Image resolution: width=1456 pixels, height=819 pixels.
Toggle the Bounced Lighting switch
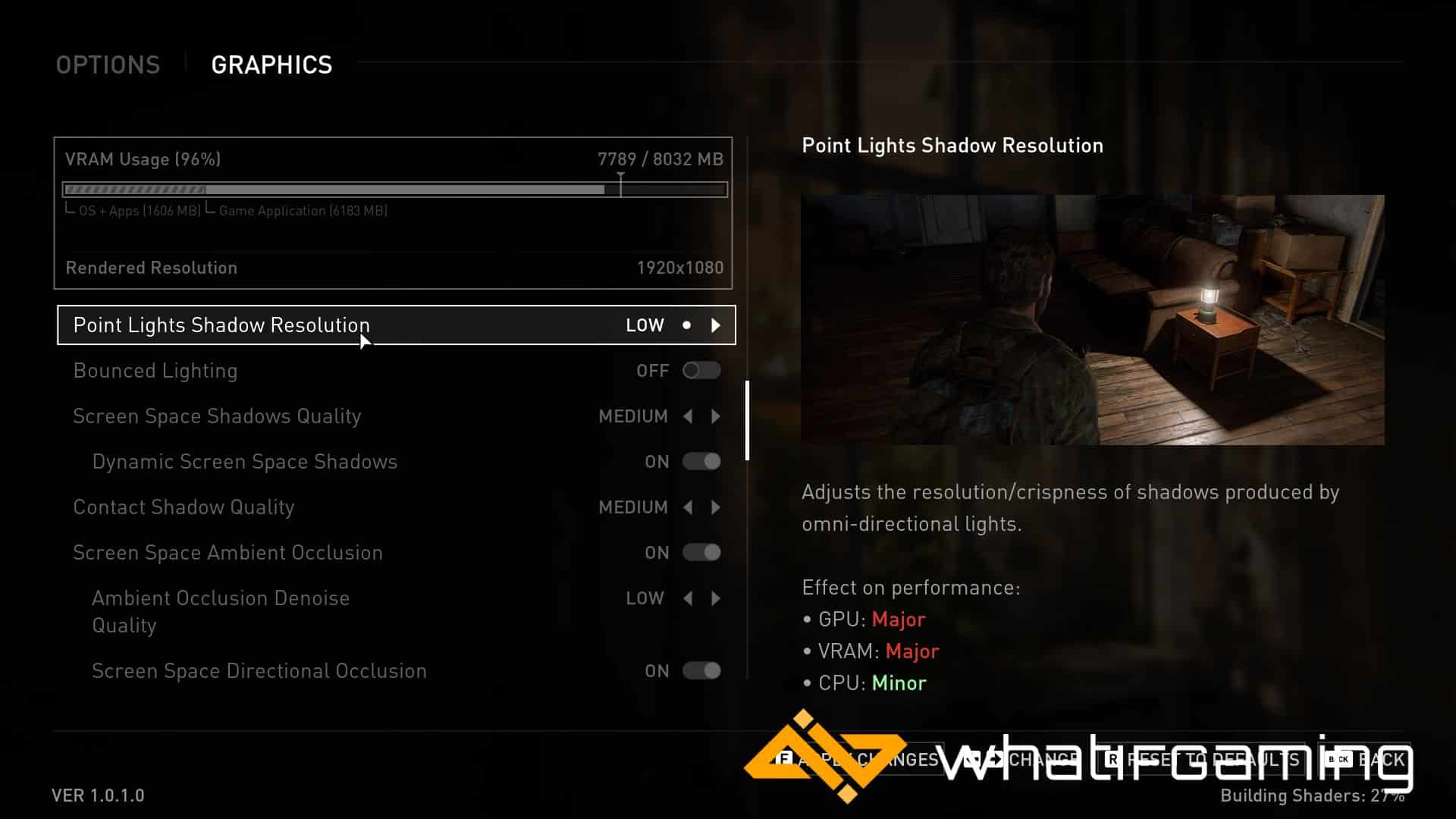coord(701,371)
